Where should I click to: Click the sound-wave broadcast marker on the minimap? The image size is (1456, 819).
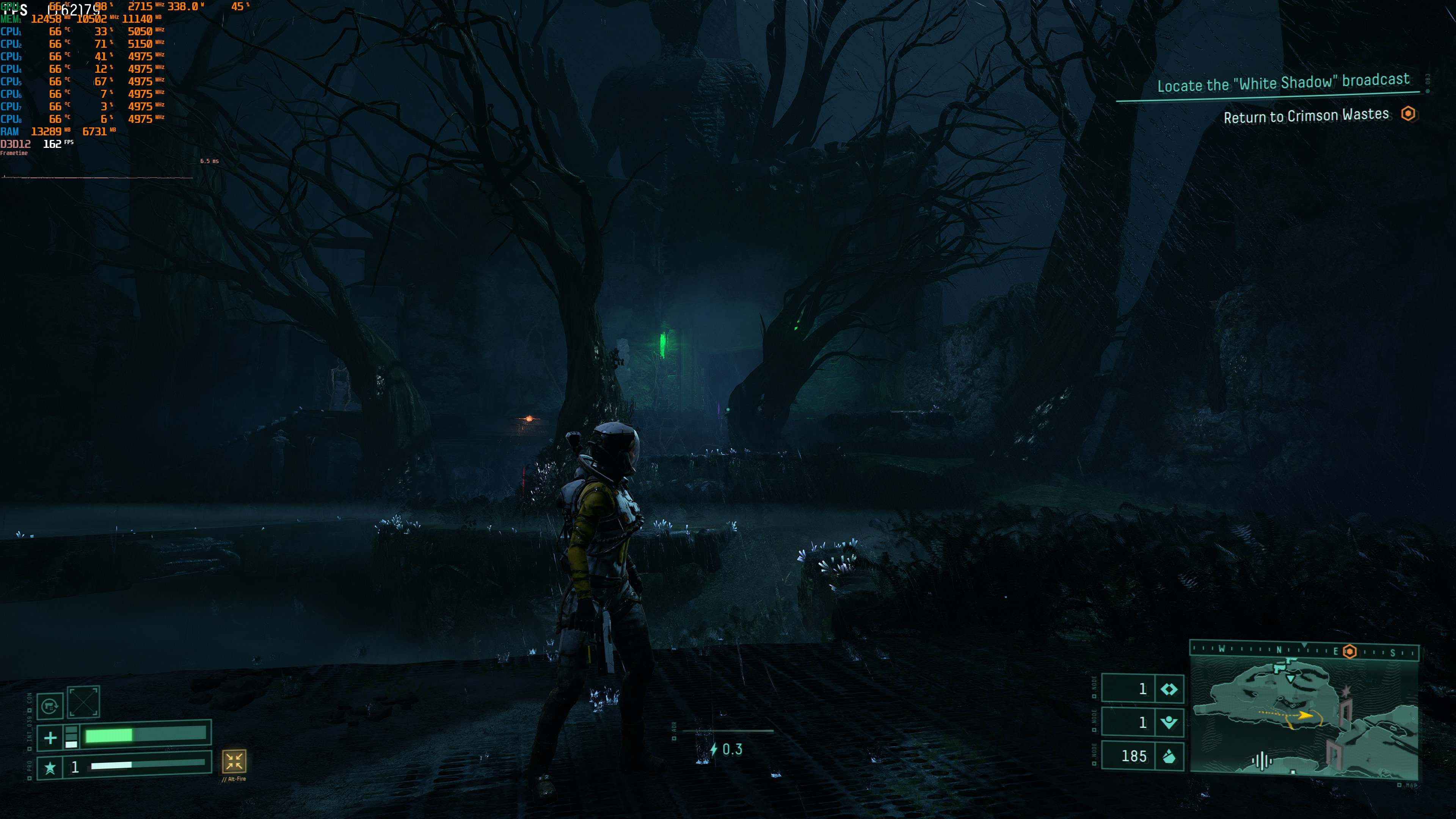1261,760
